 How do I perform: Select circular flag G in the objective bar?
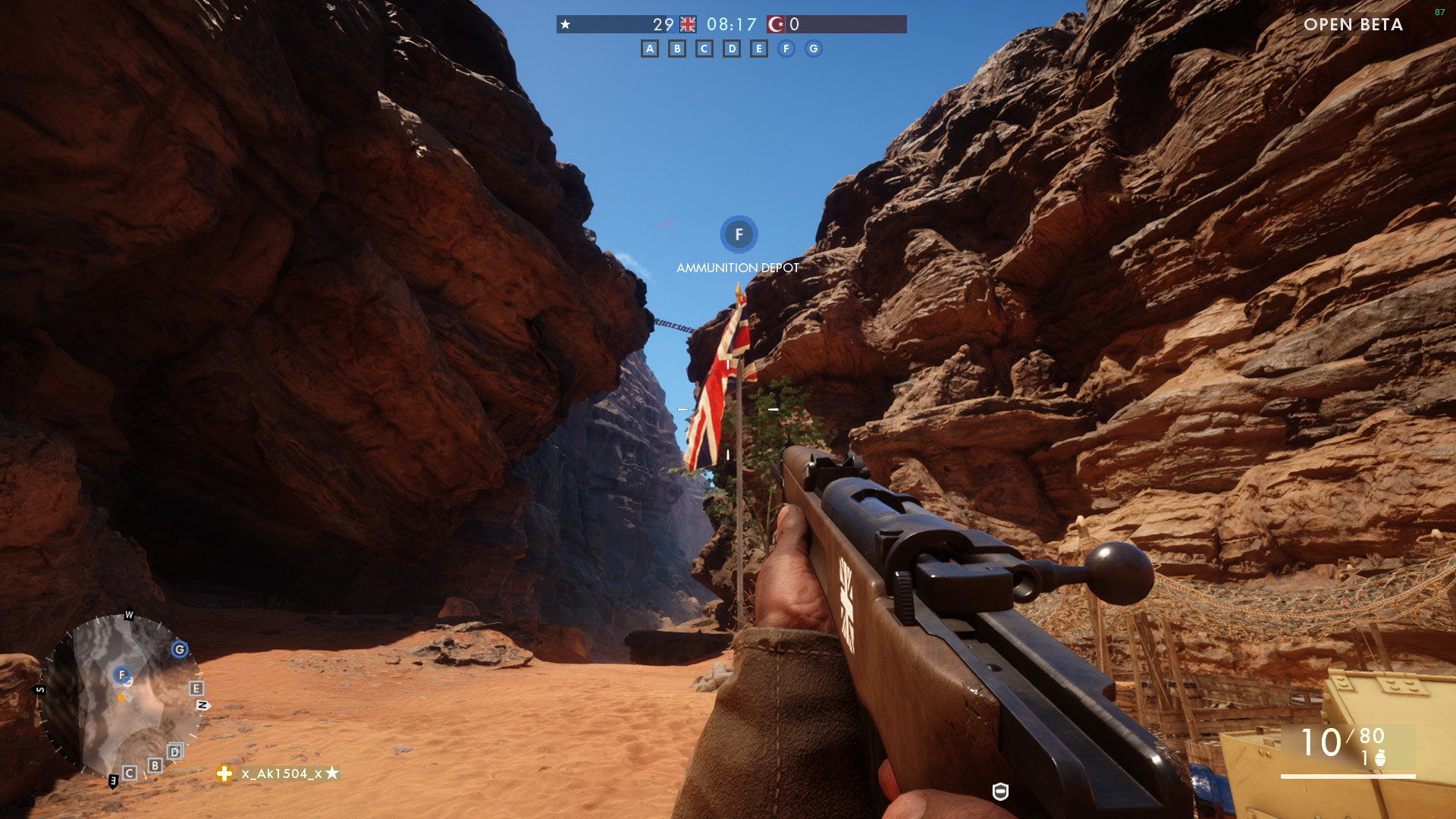[814, 49]
